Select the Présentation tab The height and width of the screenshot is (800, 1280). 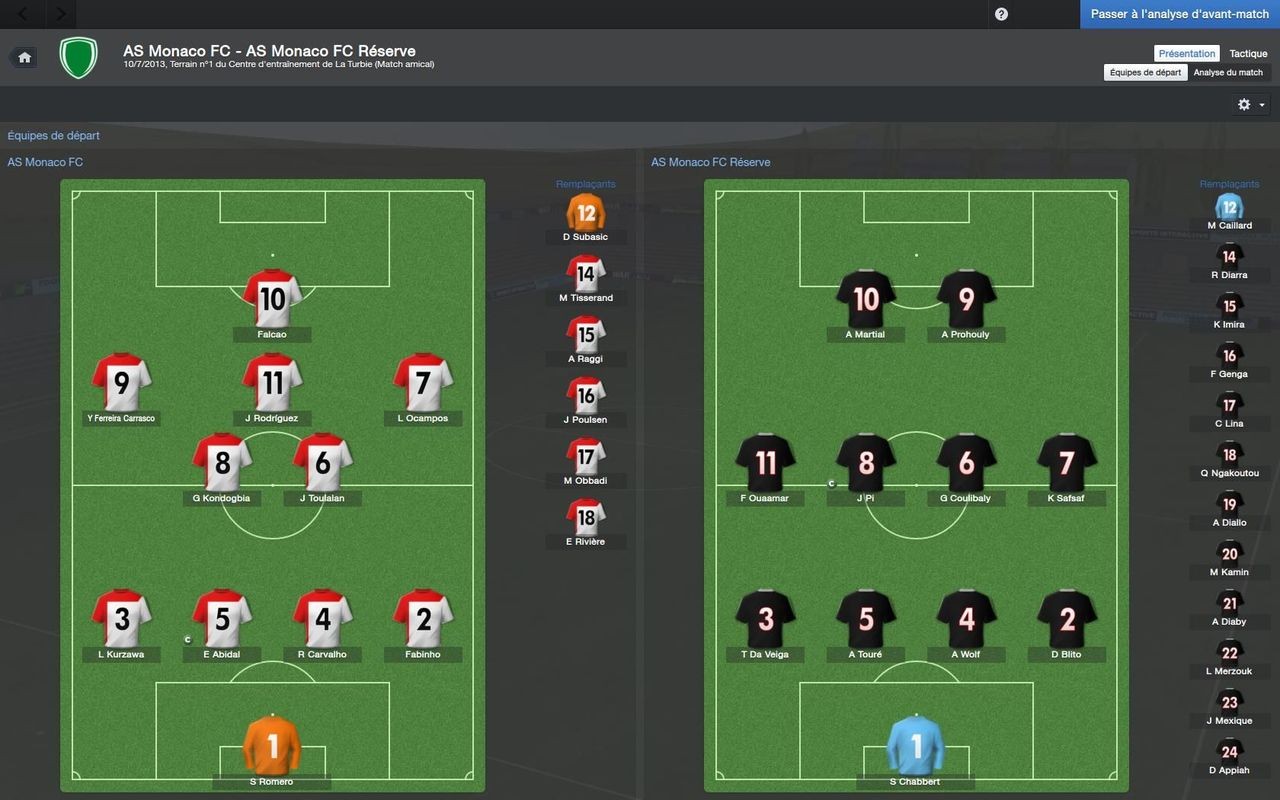tap(1187, 54)
